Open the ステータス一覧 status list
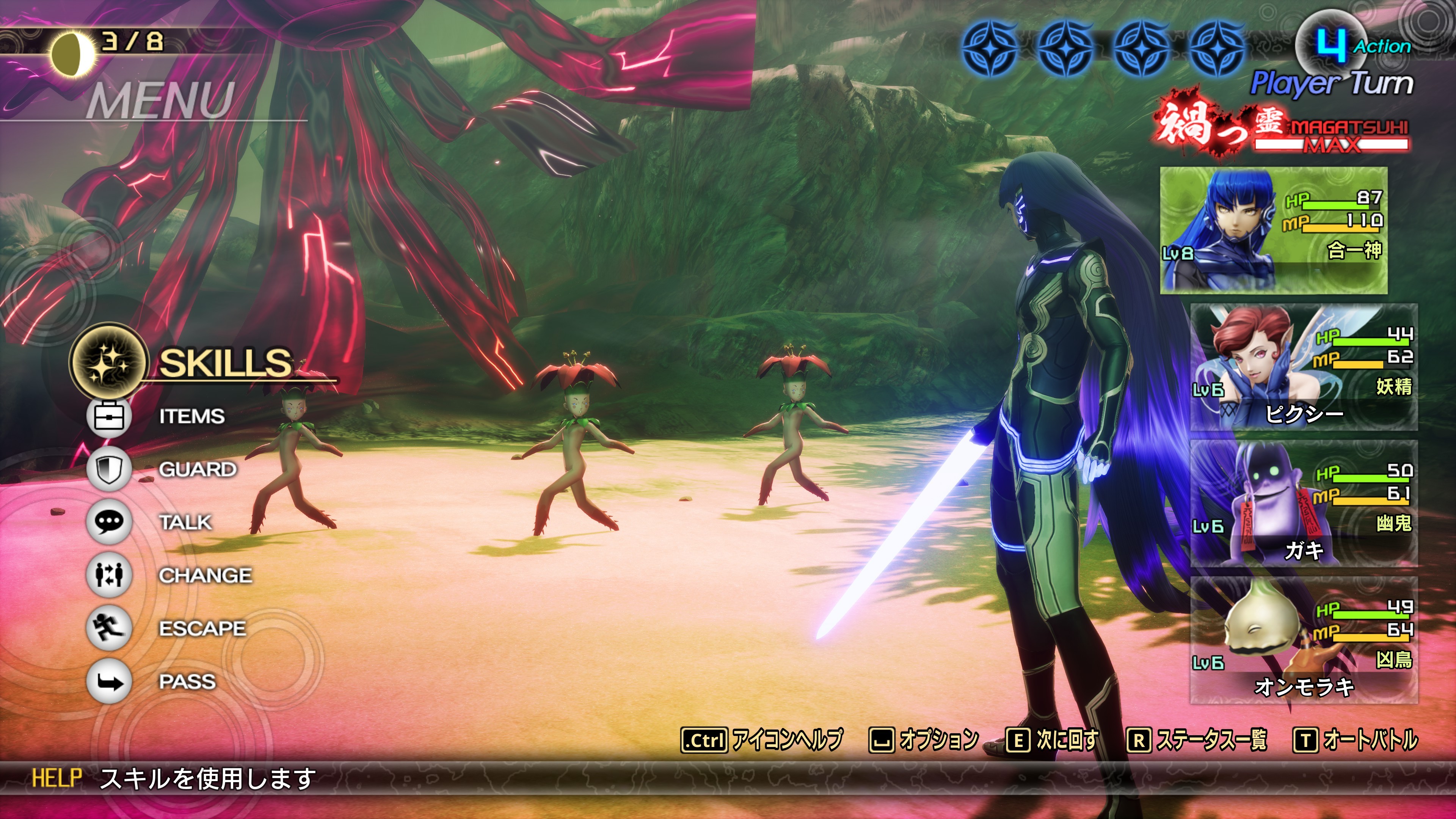The height and width of the screenshot is (819, 1456). pyautogui.click(x=1197, y=739)
